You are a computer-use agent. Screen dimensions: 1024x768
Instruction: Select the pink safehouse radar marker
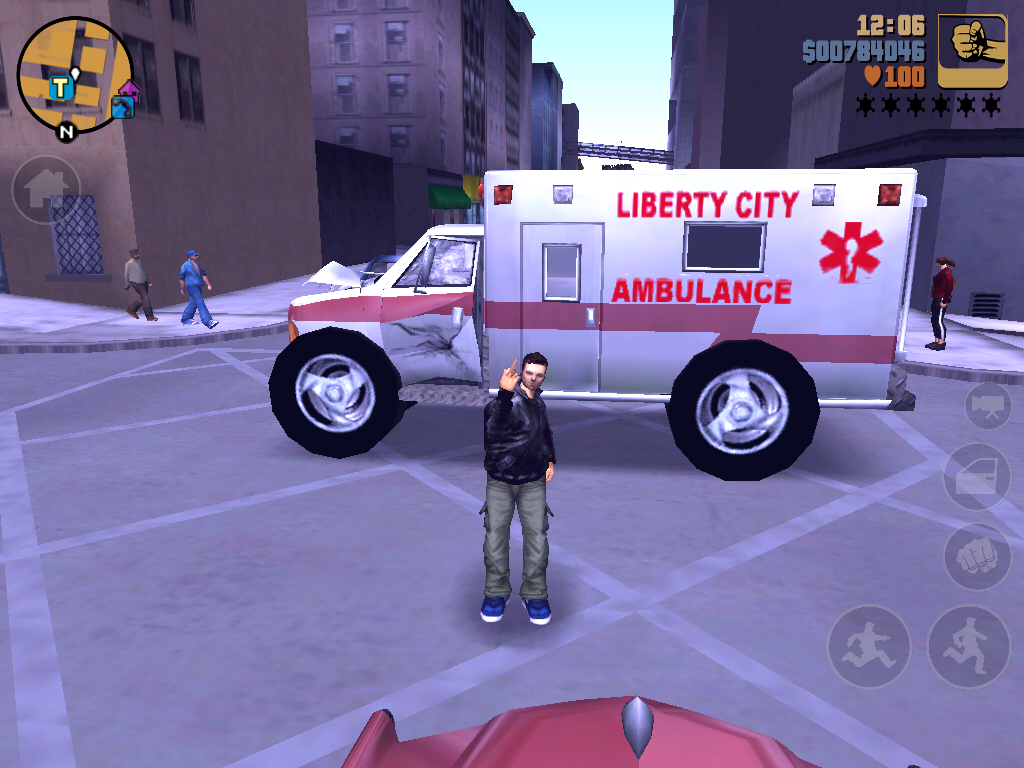click(x=128, y=90)
